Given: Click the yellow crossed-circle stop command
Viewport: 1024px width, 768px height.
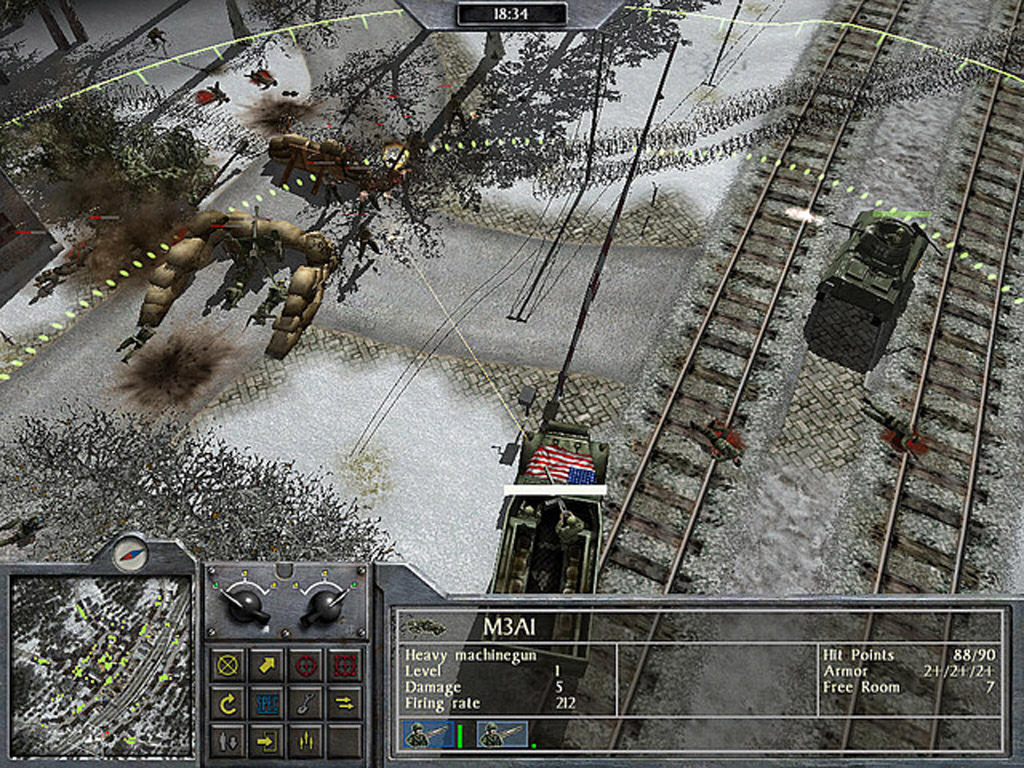Looking at the screenshot, I should pyautogui.click(x=229, y=665).
